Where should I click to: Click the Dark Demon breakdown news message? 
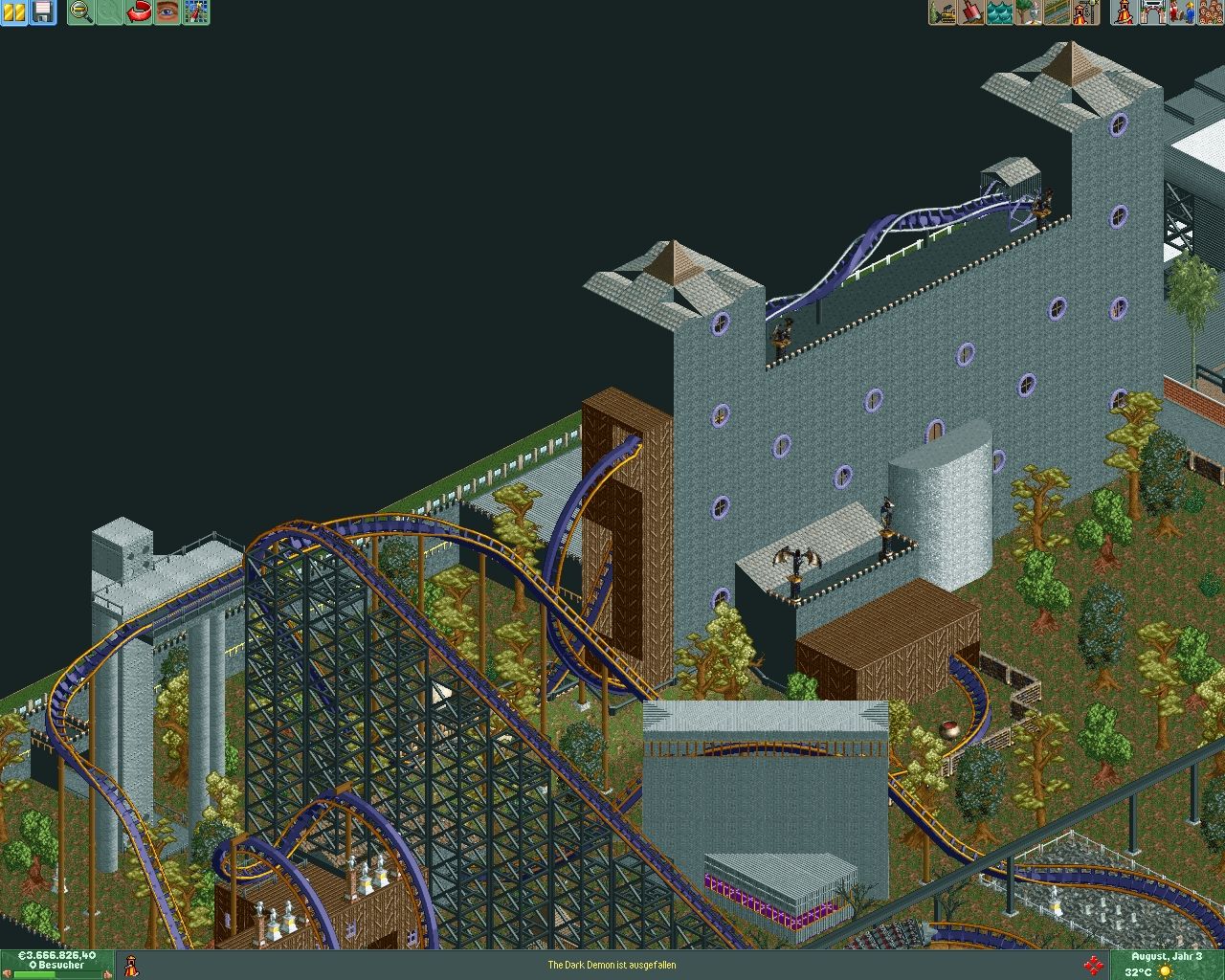click(x=612, y=965)
